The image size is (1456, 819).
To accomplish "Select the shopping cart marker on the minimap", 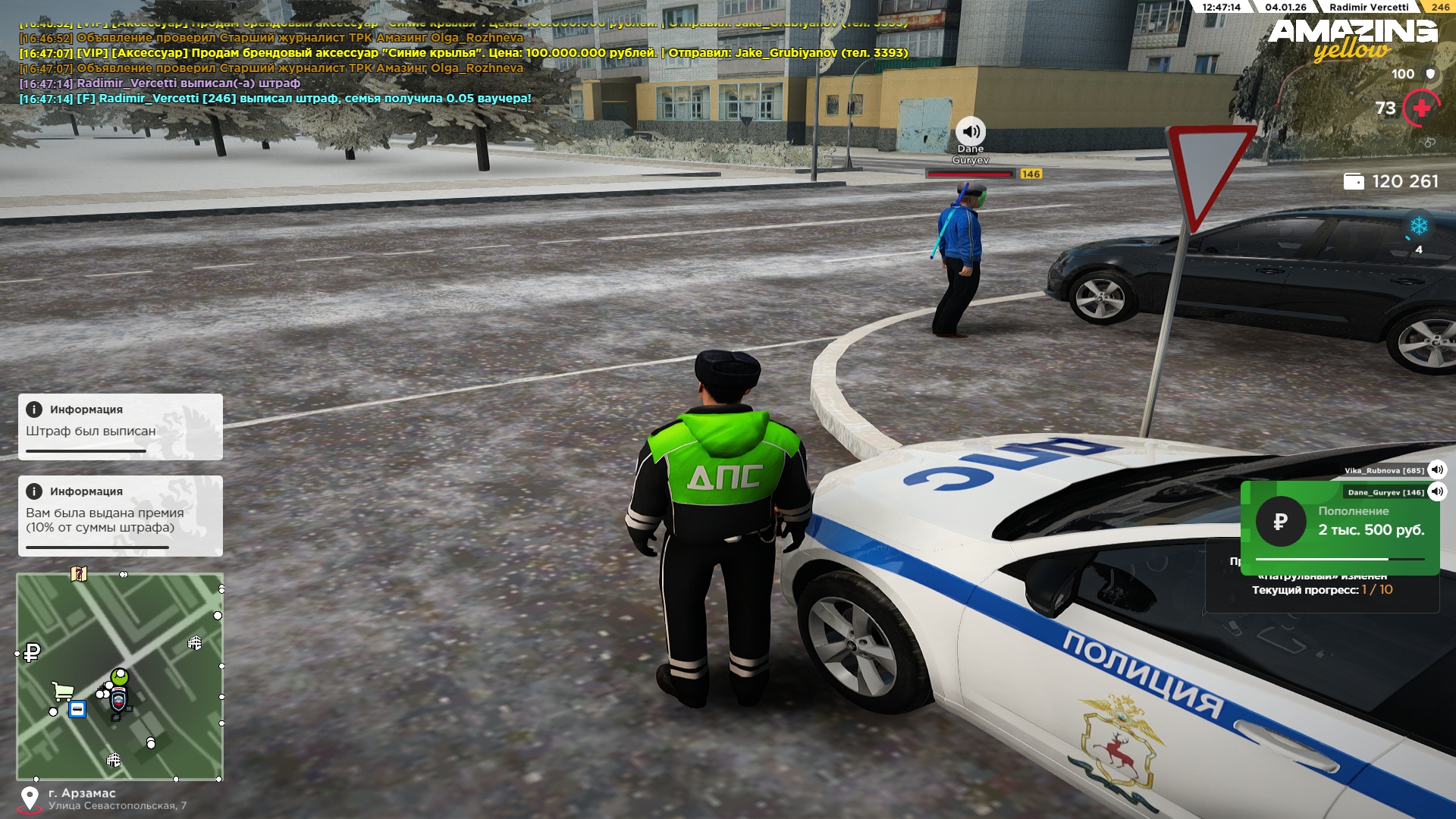I will pos(62,691).
